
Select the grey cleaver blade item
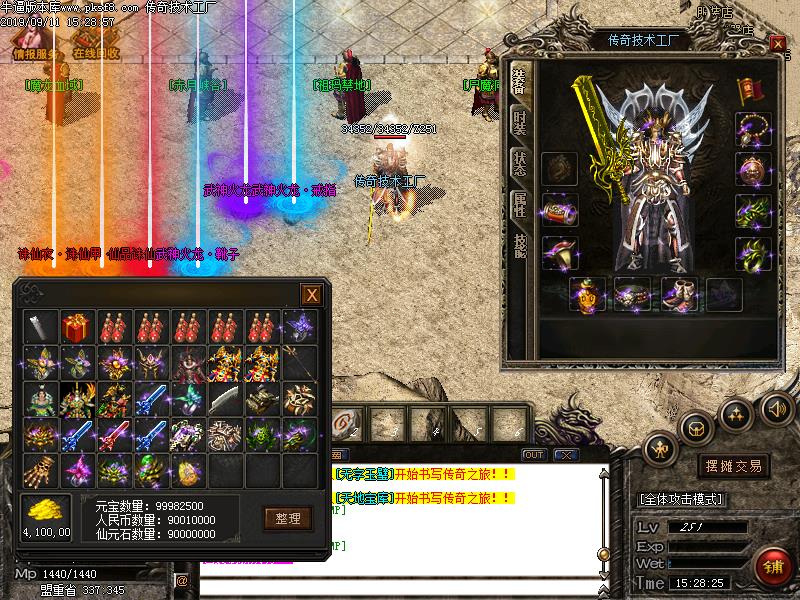tap(224, 398)
